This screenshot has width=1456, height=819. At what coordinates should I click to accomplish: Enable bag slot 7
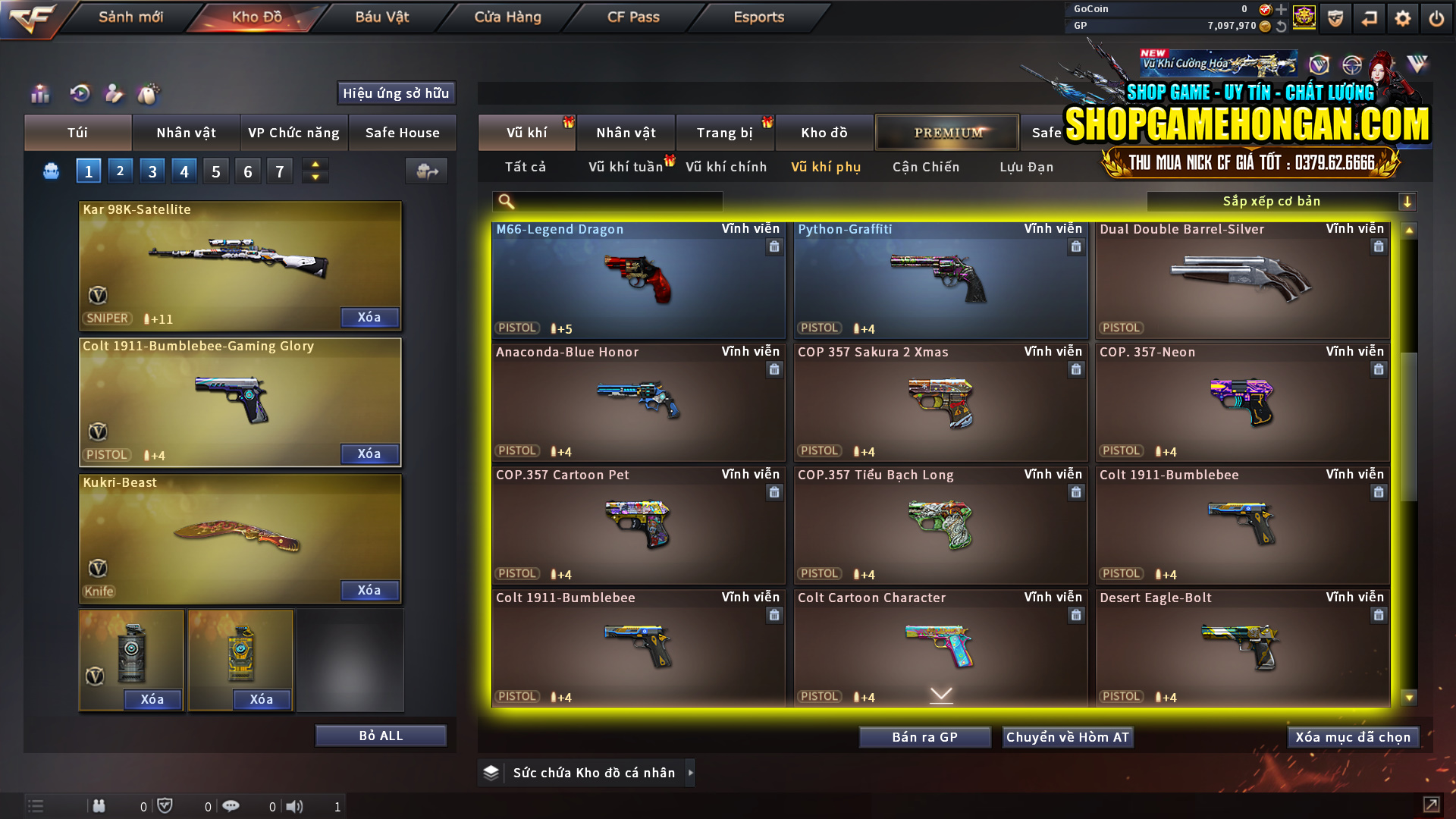click(279, 171)
